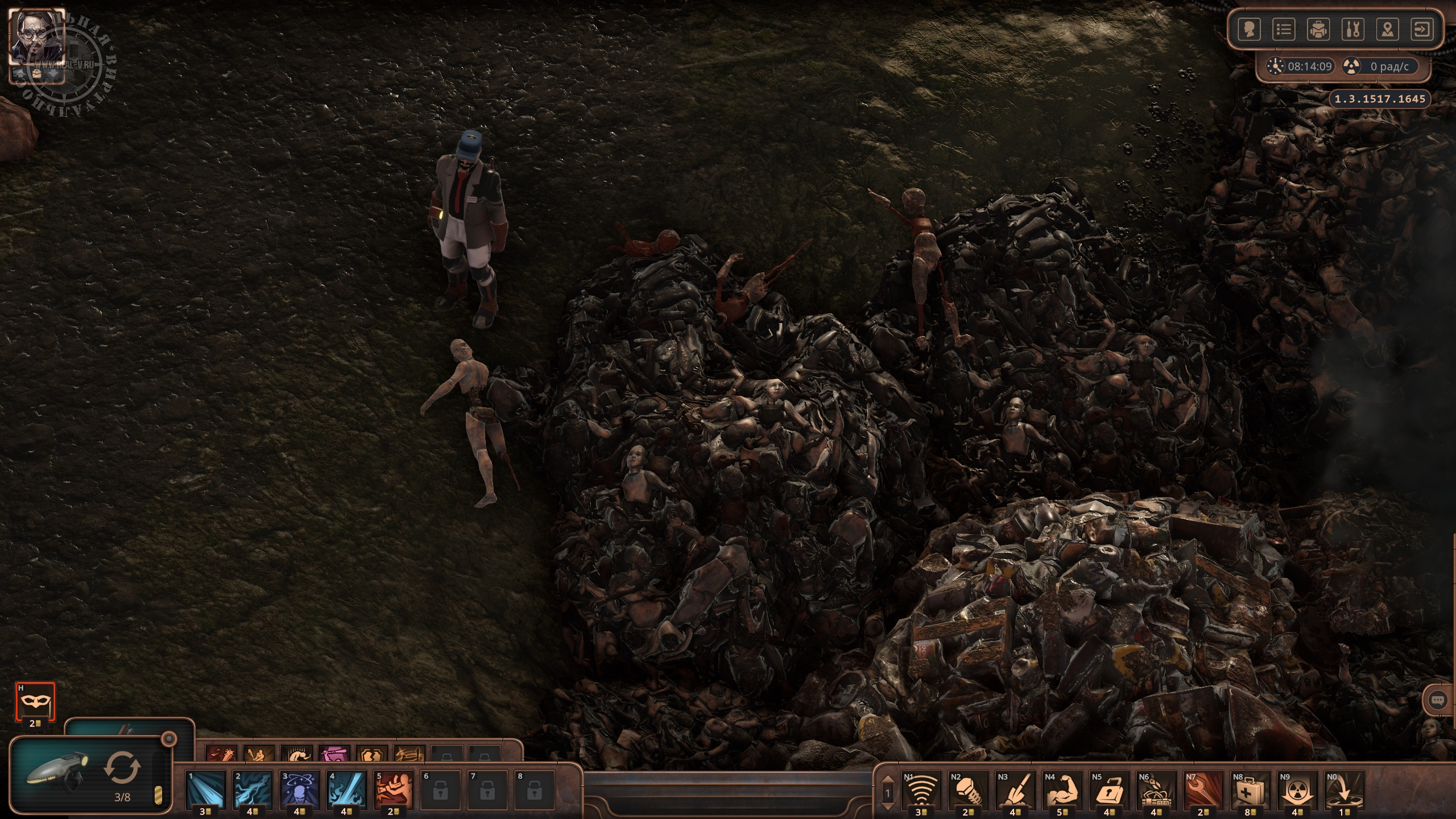The width and height of the screenshot is (1456, 819).
Task: Activate the blue beam ability in slot 1
Action: pyautogui.click(x=205, y=789)
